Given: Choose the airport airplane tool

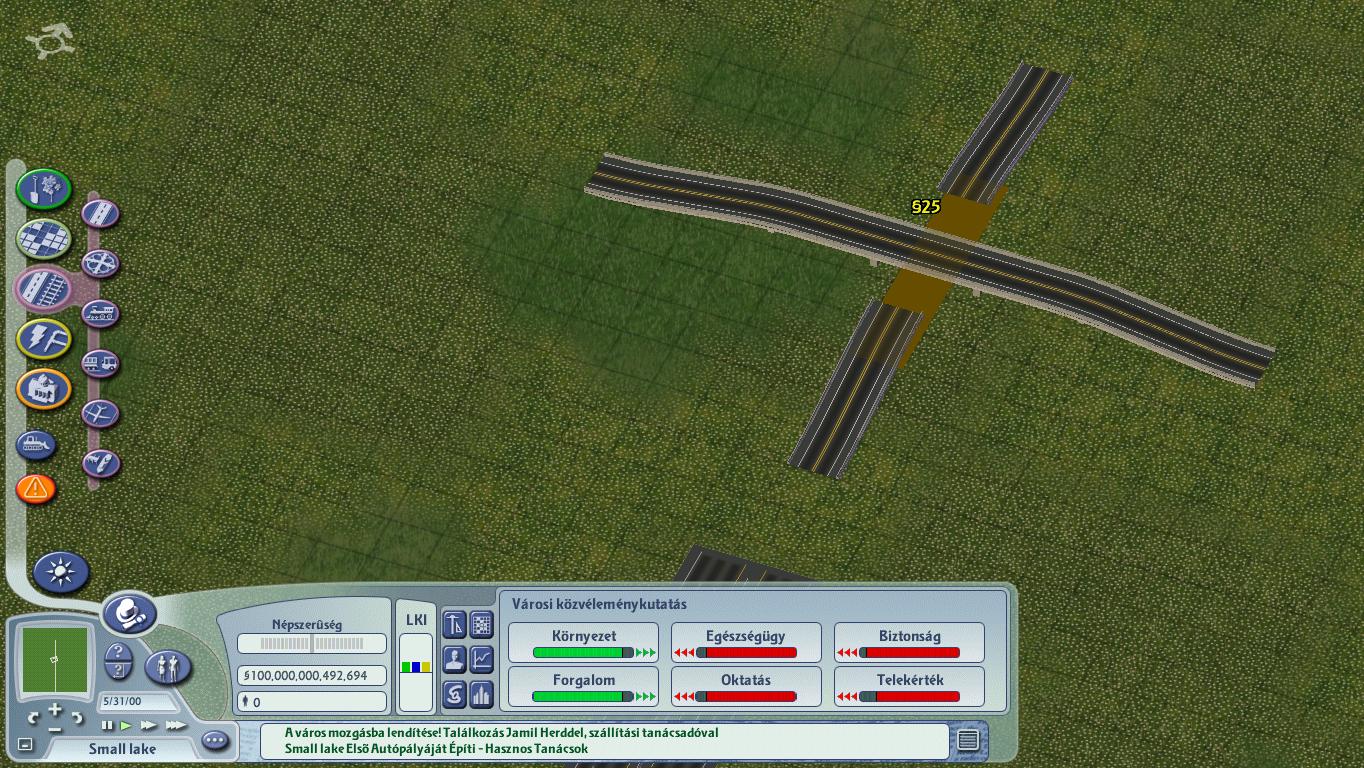Looking at the screenshot, I should (x=100, y=413).
